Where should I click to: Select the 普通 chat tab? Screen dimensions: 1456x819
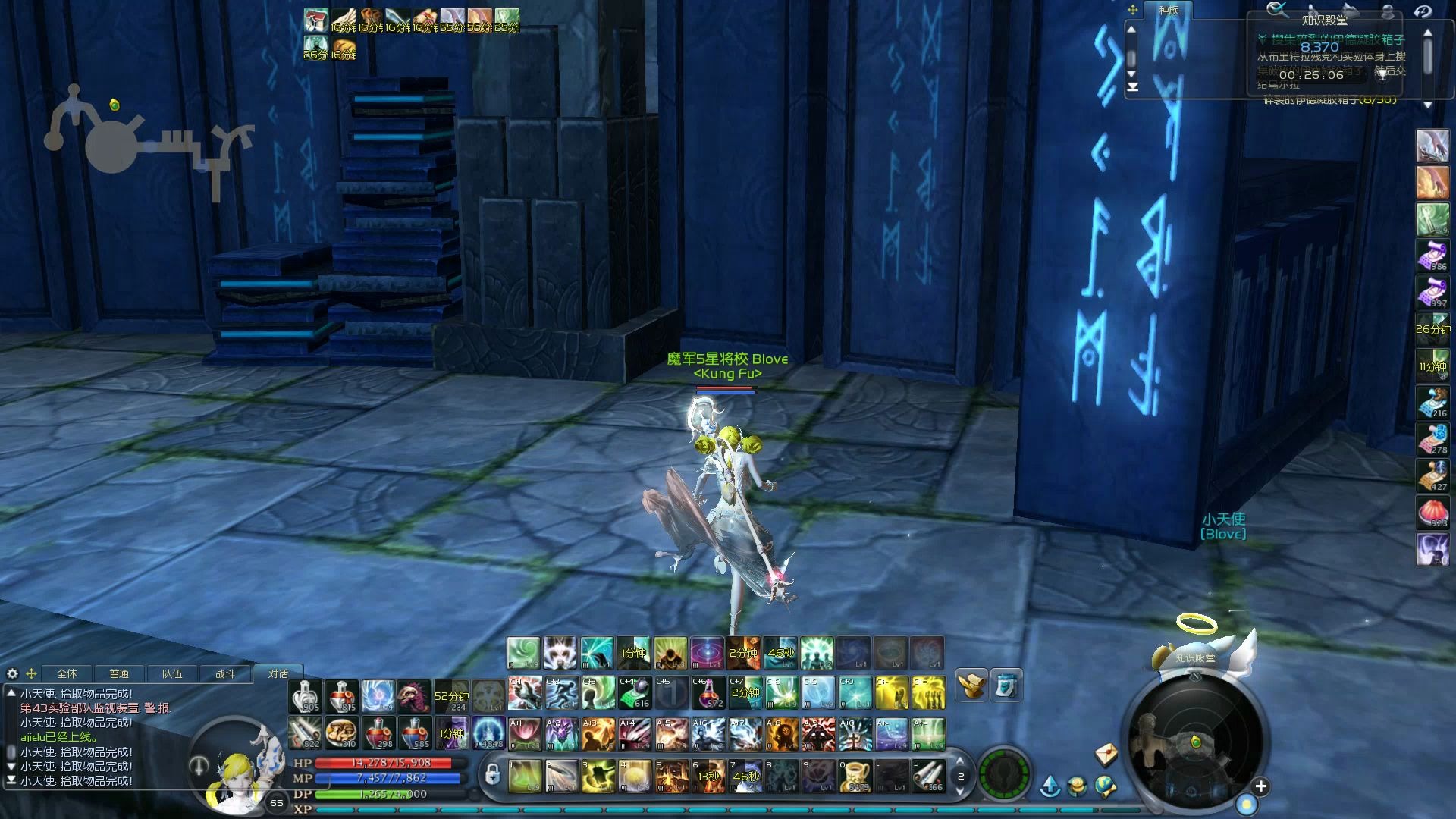[119, 673]
